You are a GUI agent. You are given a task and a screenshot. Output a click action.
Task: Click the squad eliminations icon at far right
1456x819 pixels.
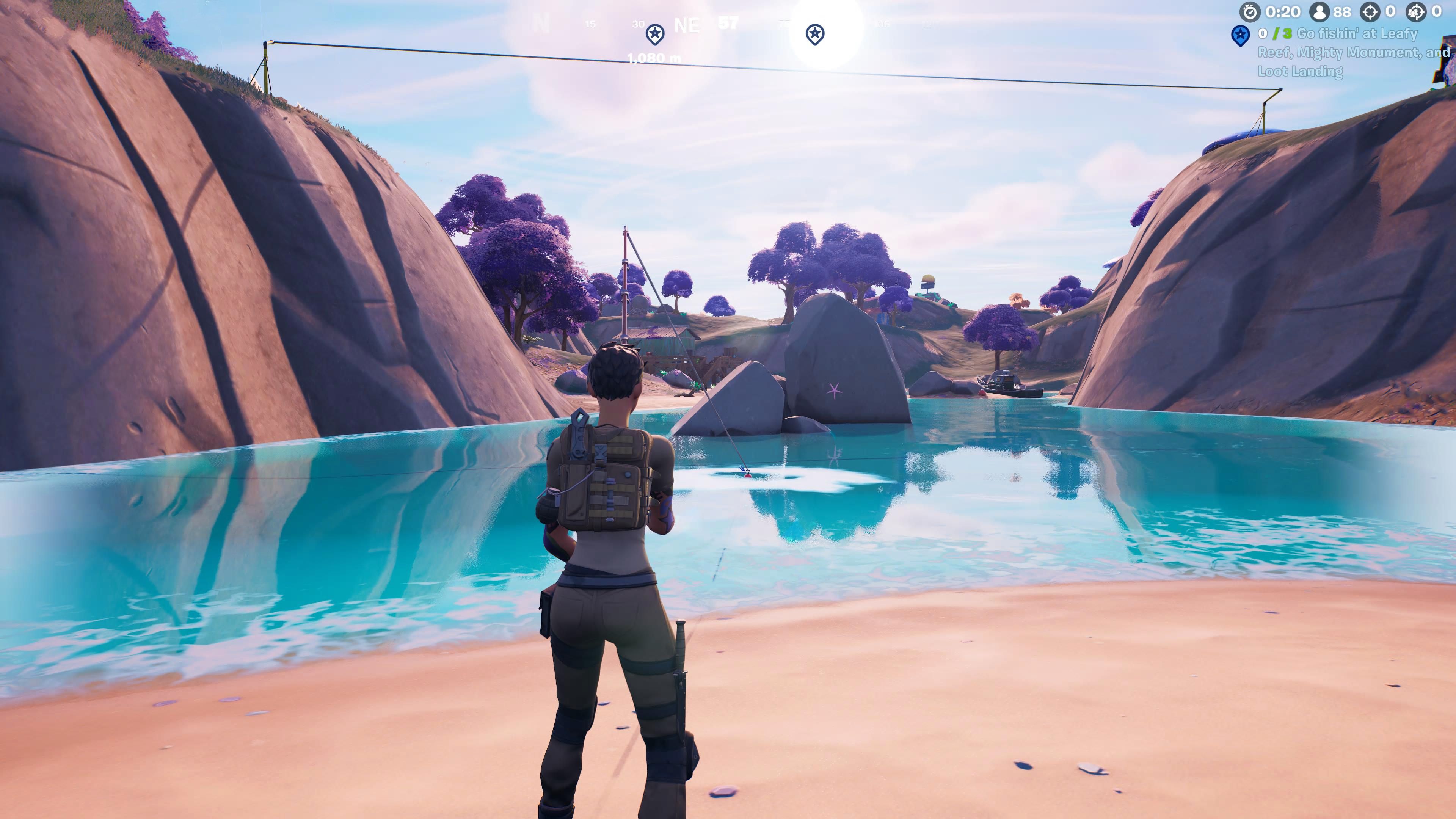click(x=1417, y=12)
